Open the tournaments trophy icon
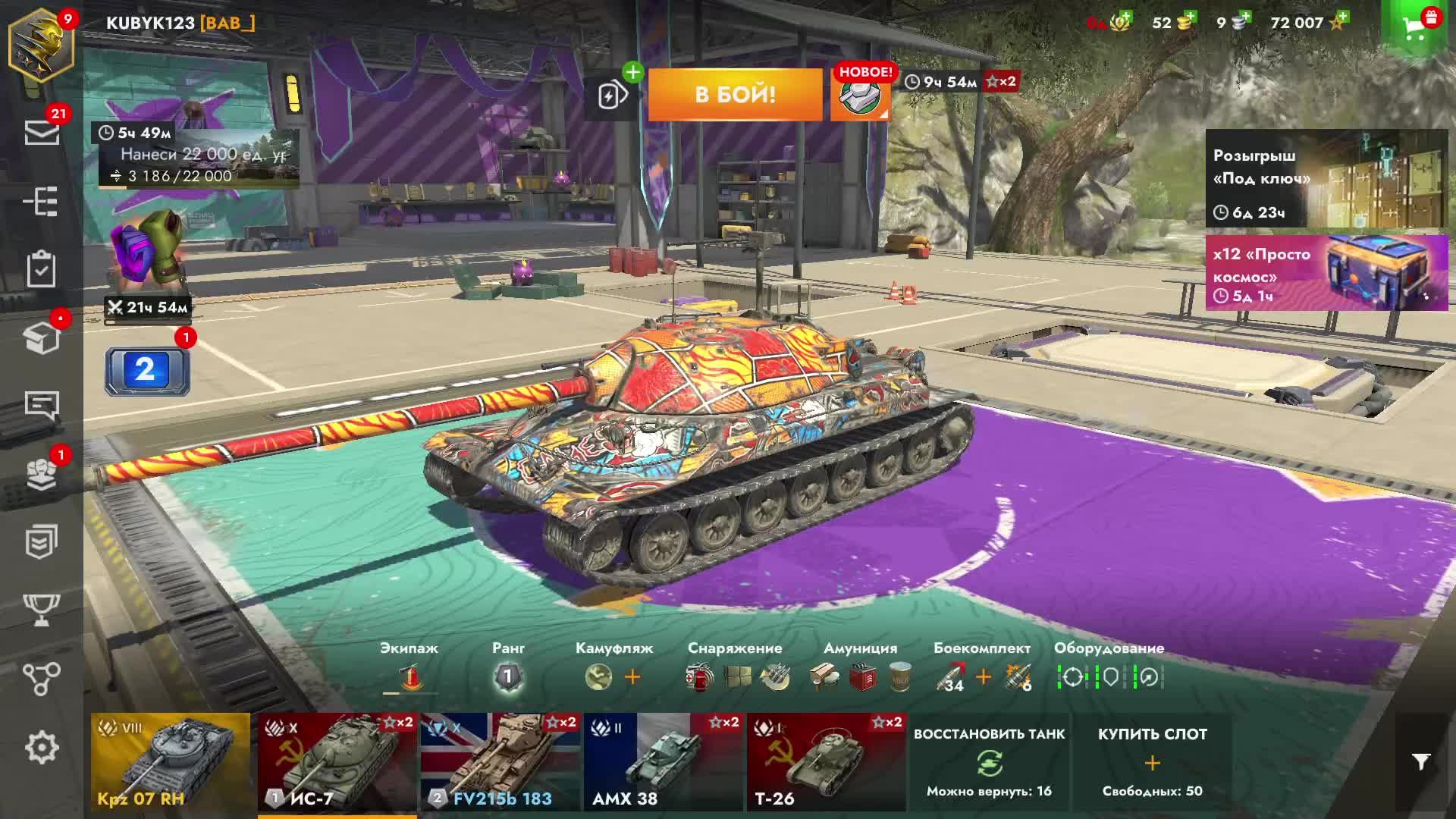Viewport: 1456px width, 819px height. tap(42, 610)
